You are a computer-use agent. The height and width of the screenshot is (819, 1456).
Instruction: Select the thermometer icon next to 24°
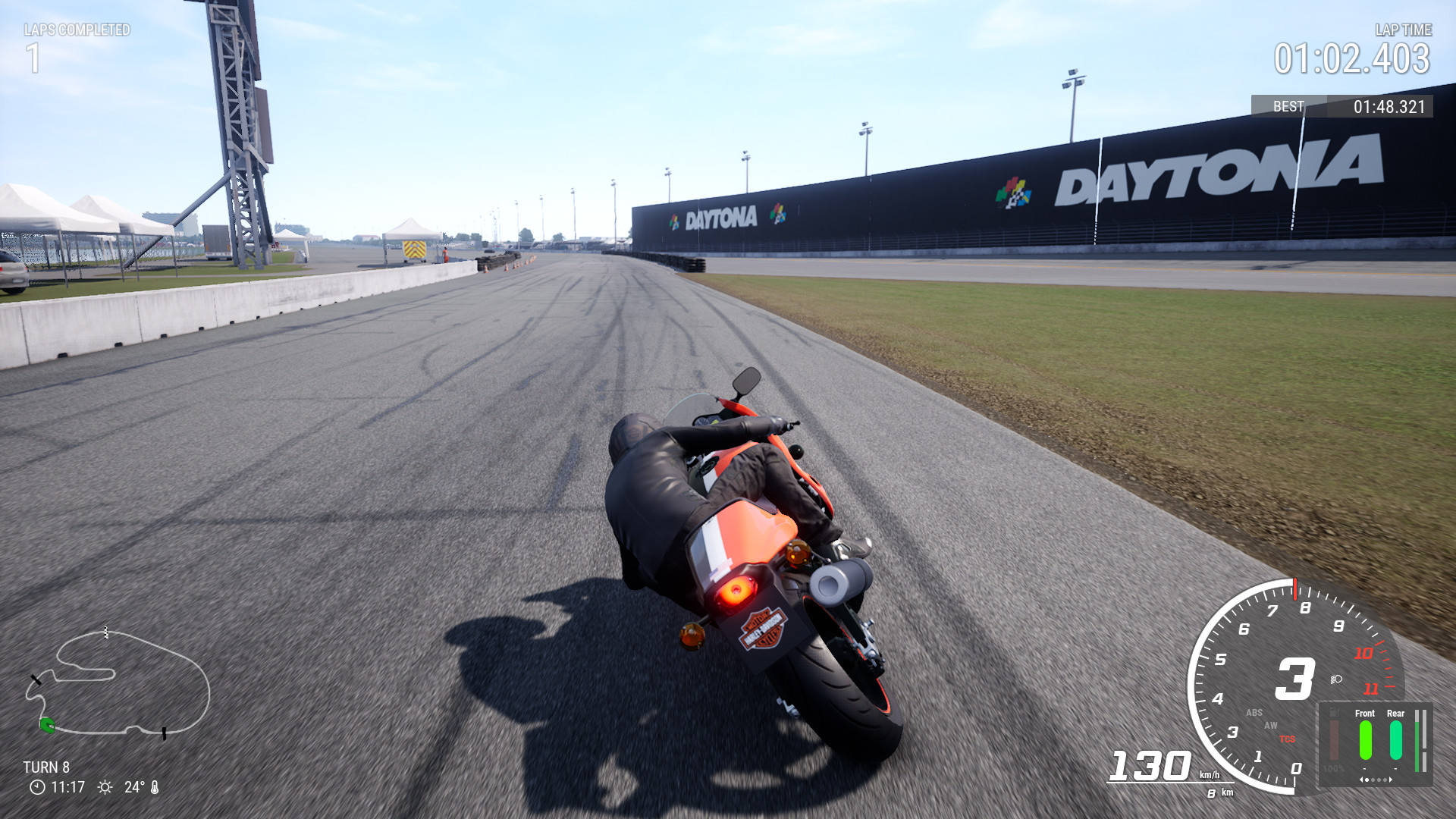154,786
